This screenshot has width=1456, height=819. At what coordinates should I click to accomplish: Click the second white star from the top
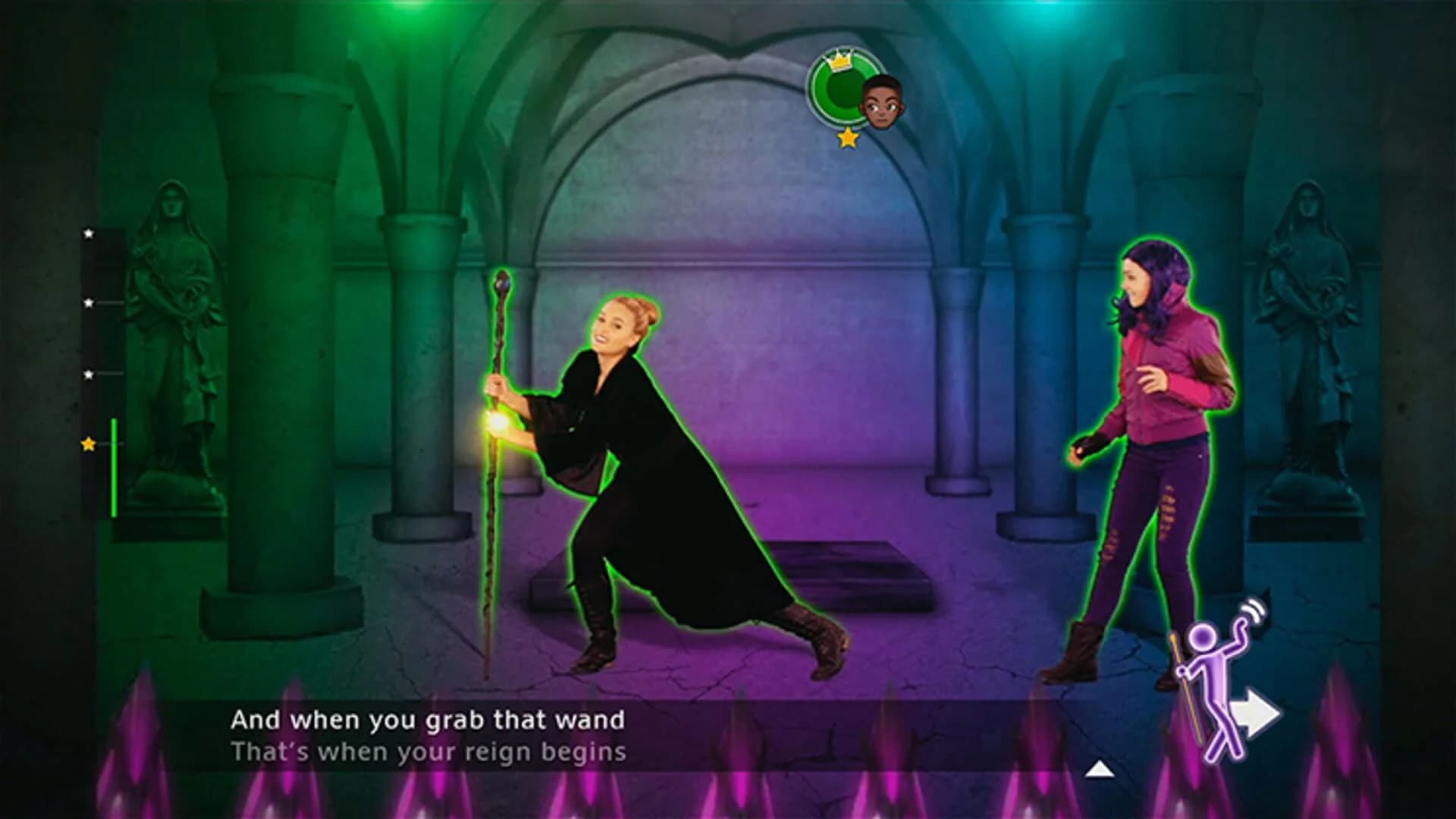[89, 303]
